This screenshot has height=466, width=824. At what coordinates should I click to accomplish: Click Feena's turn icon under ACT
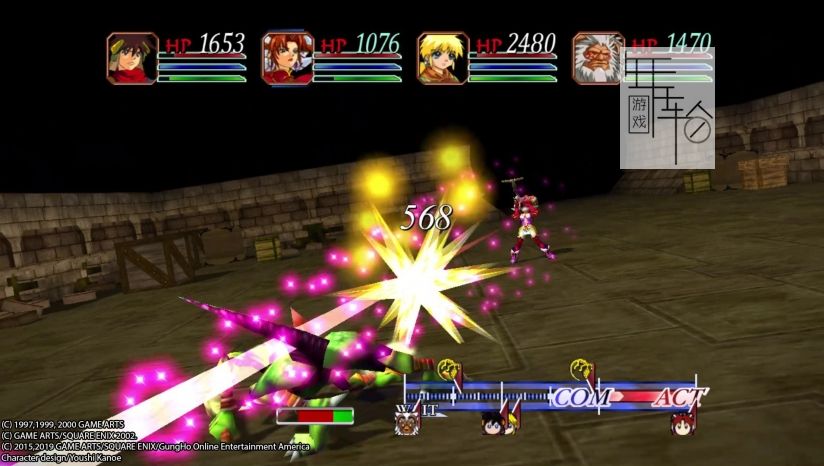(684, 423)
